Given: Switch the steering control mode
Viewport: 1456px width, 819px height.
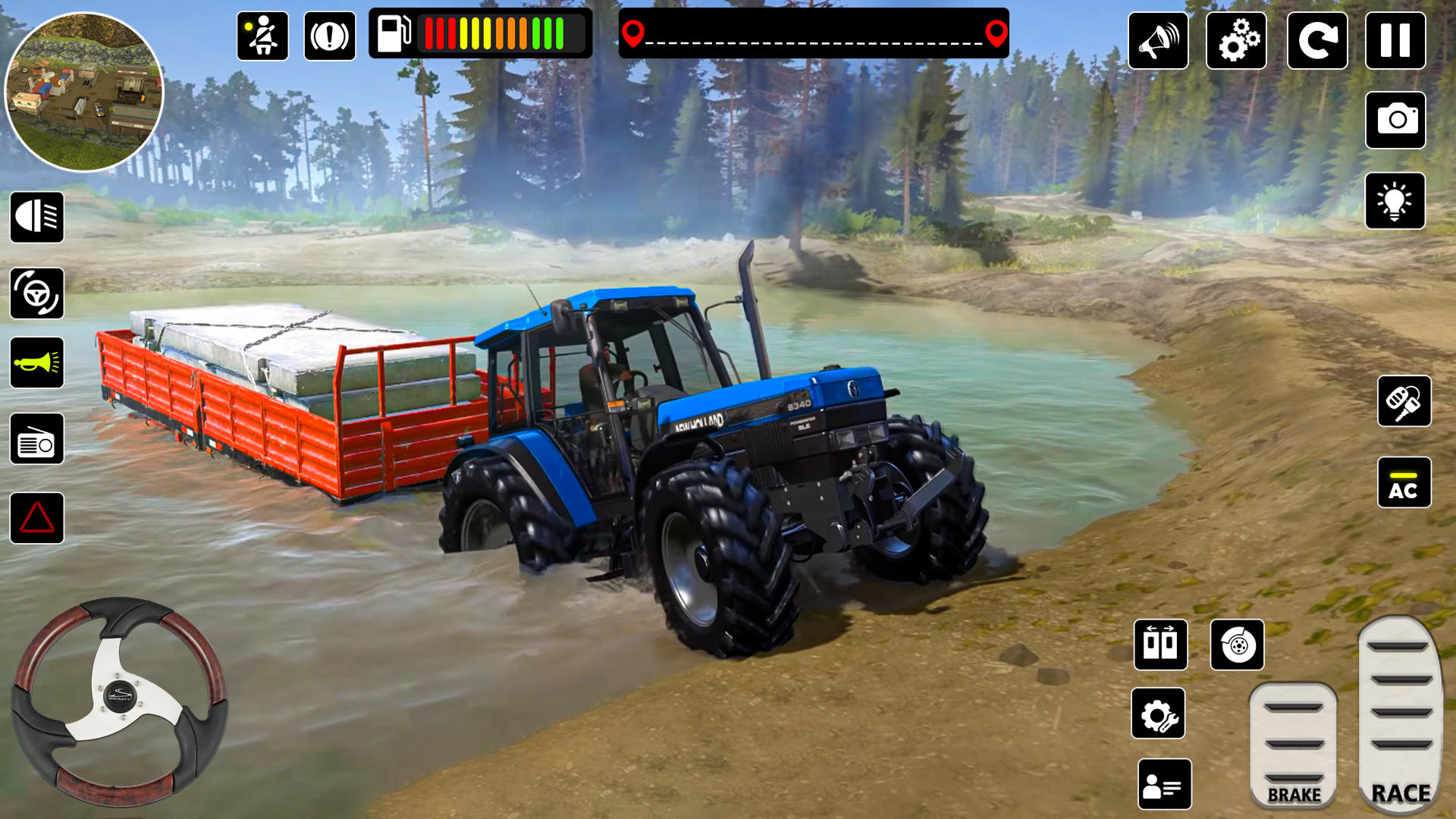Looking at the screenshot, I should 36,293.
